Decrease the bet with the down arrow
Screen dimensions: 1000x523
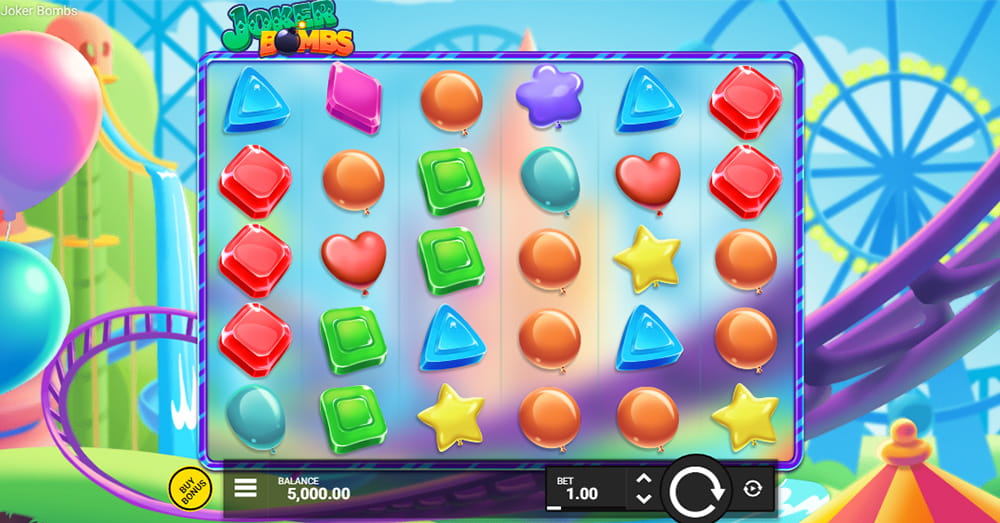tap(644, 498)
